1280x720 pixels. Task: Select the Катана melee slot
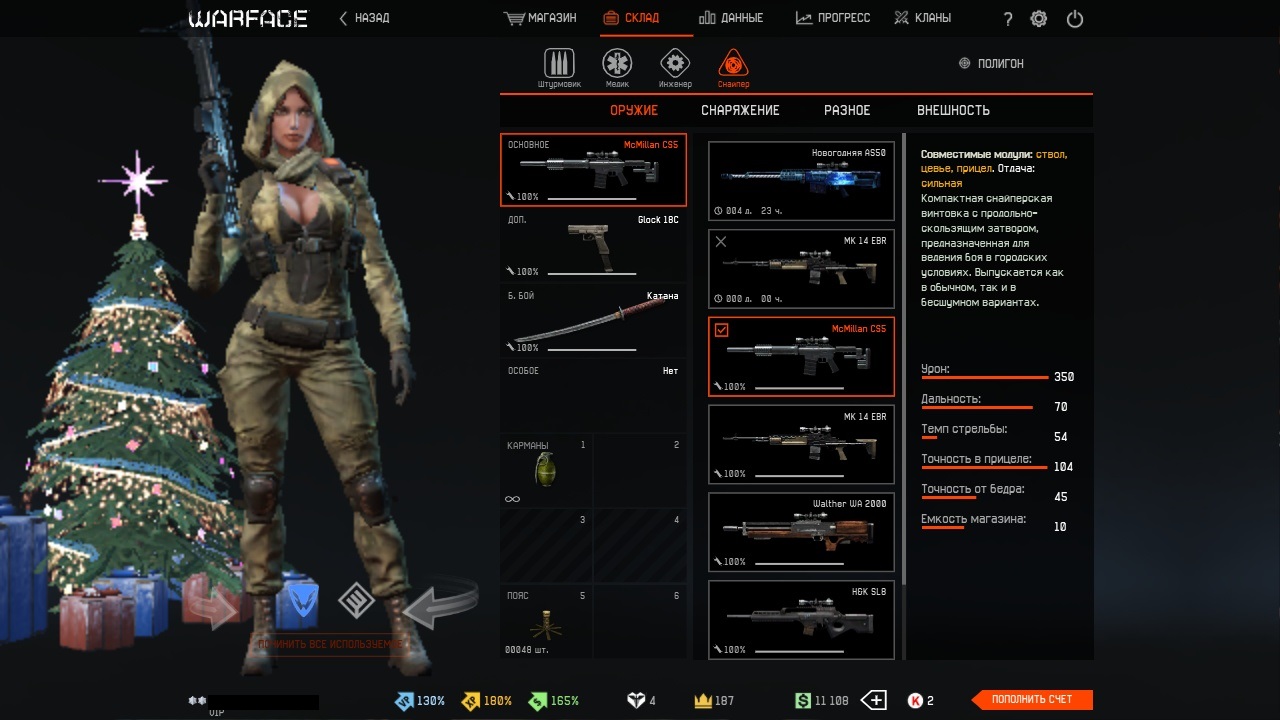point(593,321)
